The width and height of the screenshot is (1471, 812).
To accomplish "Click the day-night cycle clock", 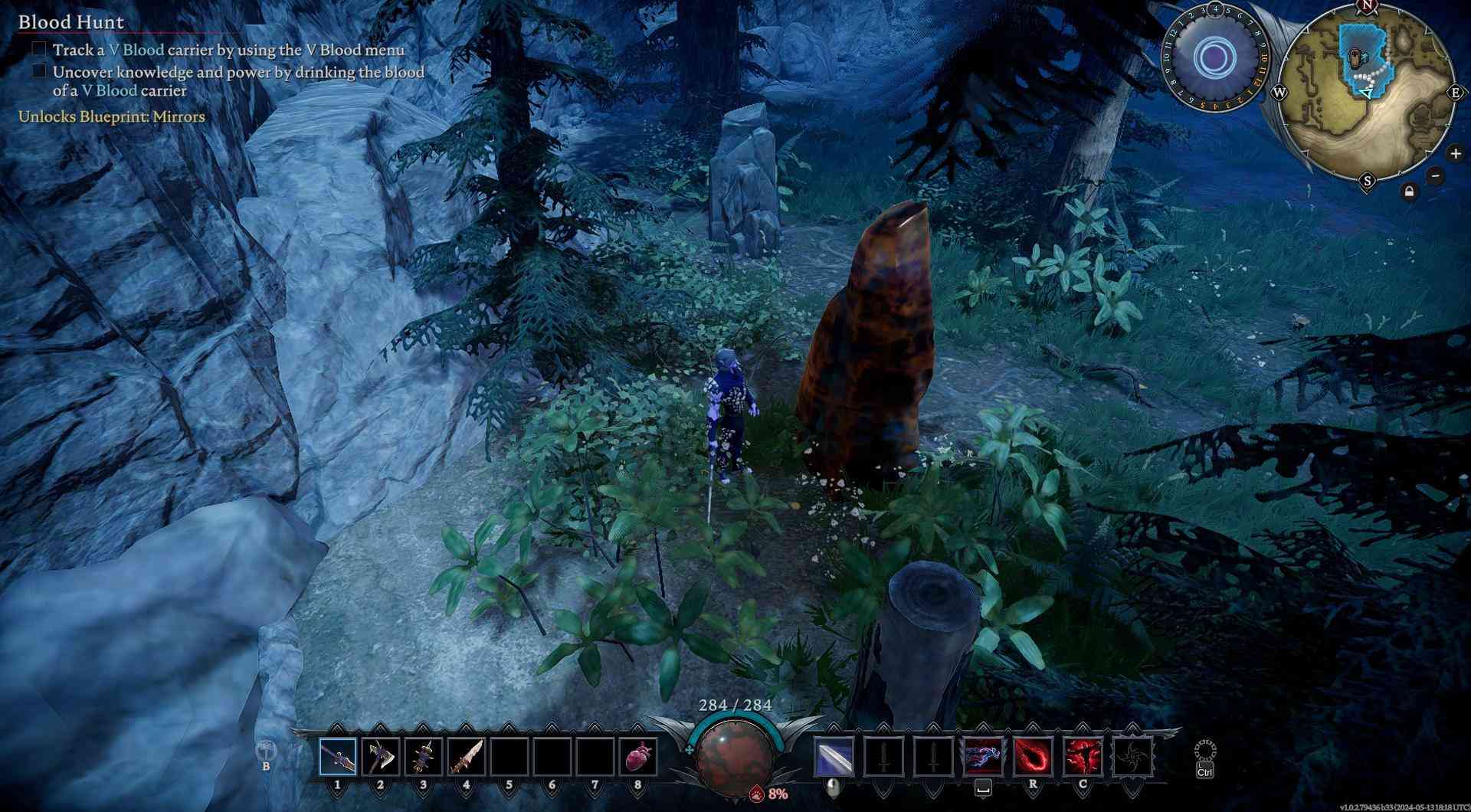I will 1214,57.
